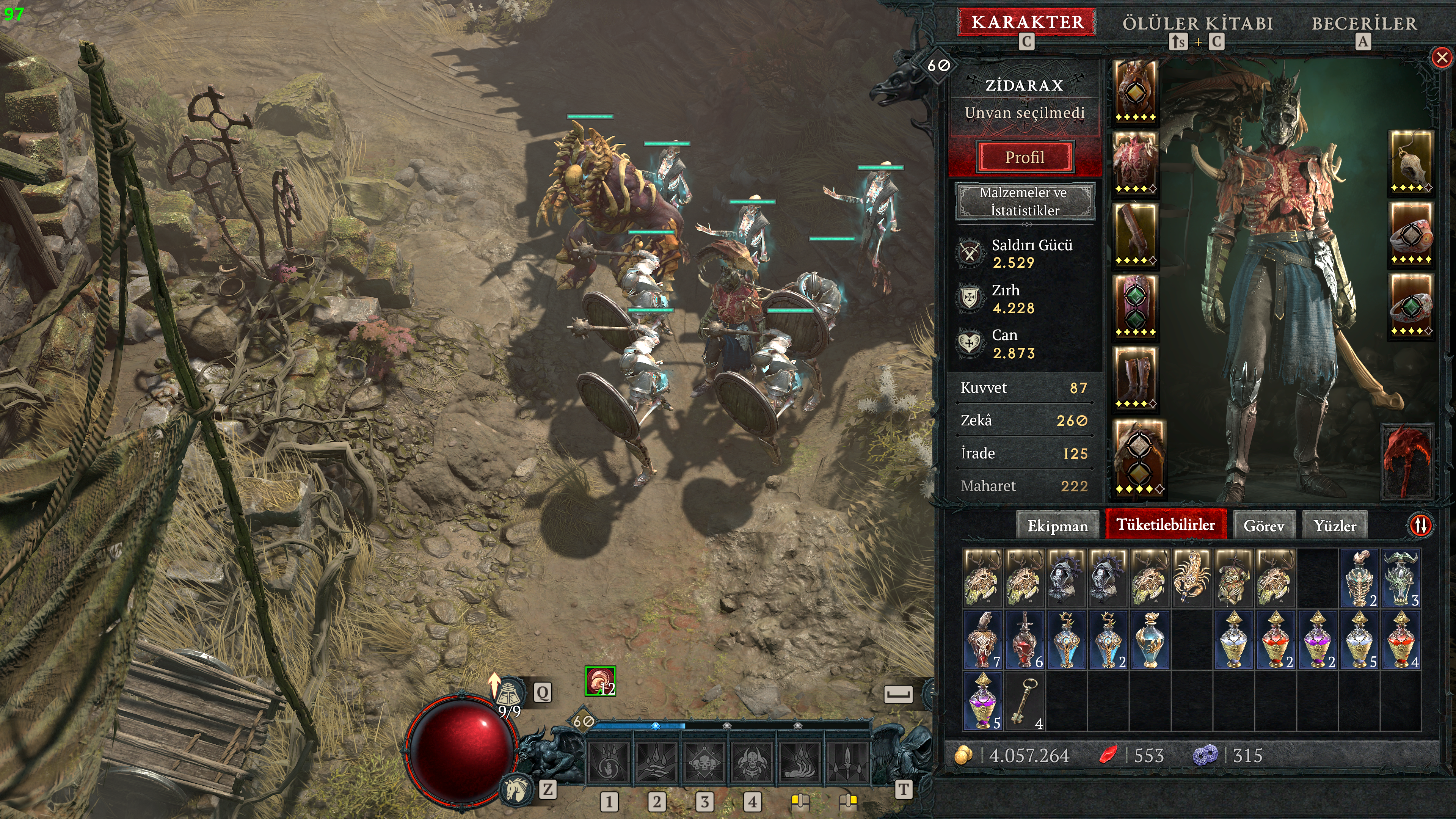
Task: Close the character panel
Action: pos(1442,58)
